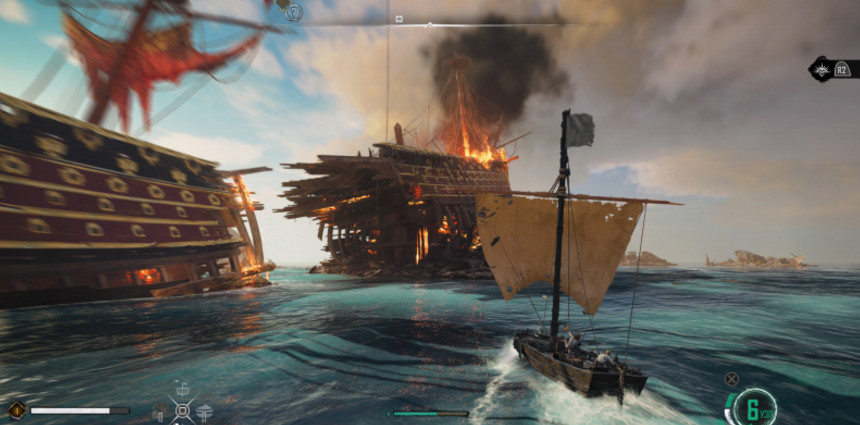Click the spiked weapon icon on the right edge
The image size is (860, 425).
[x=823, y=69]
